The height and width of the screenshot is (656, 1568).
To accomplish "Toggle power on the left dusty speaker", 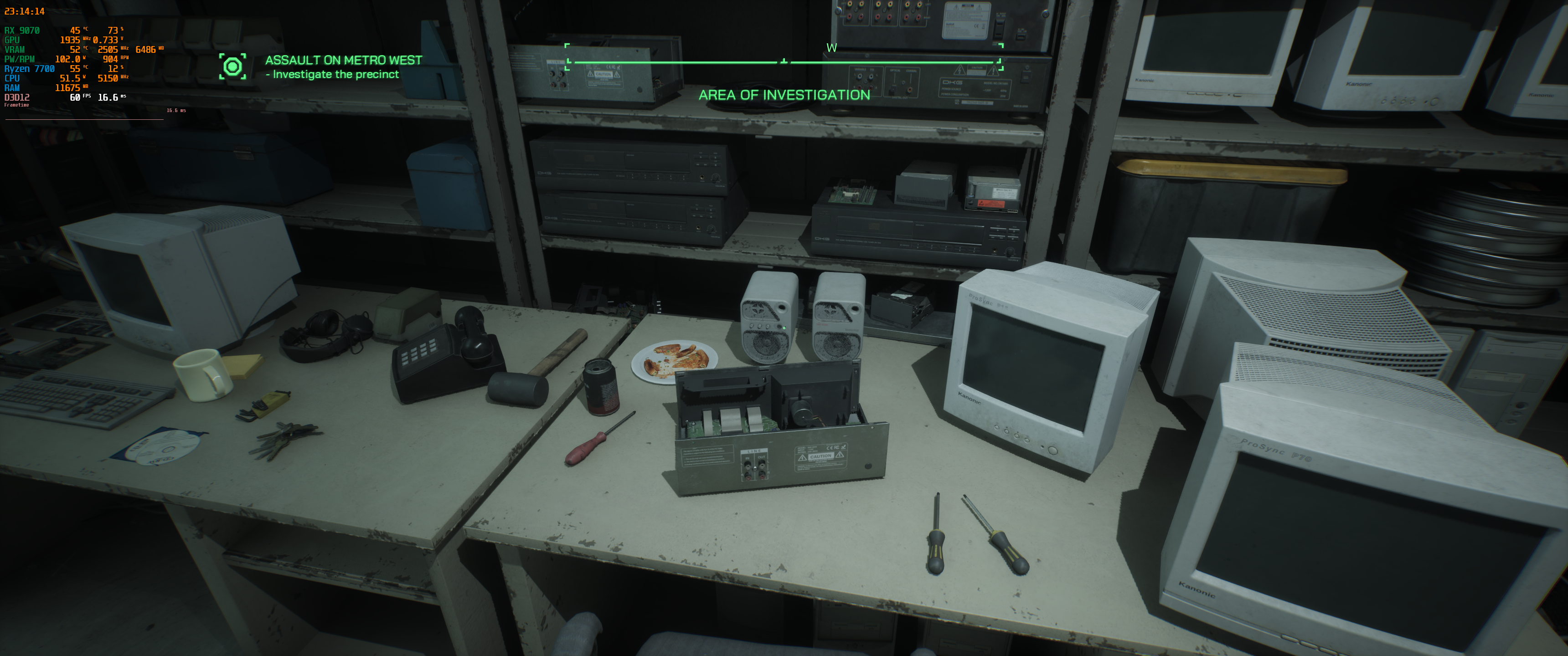I will pos(779,326).
